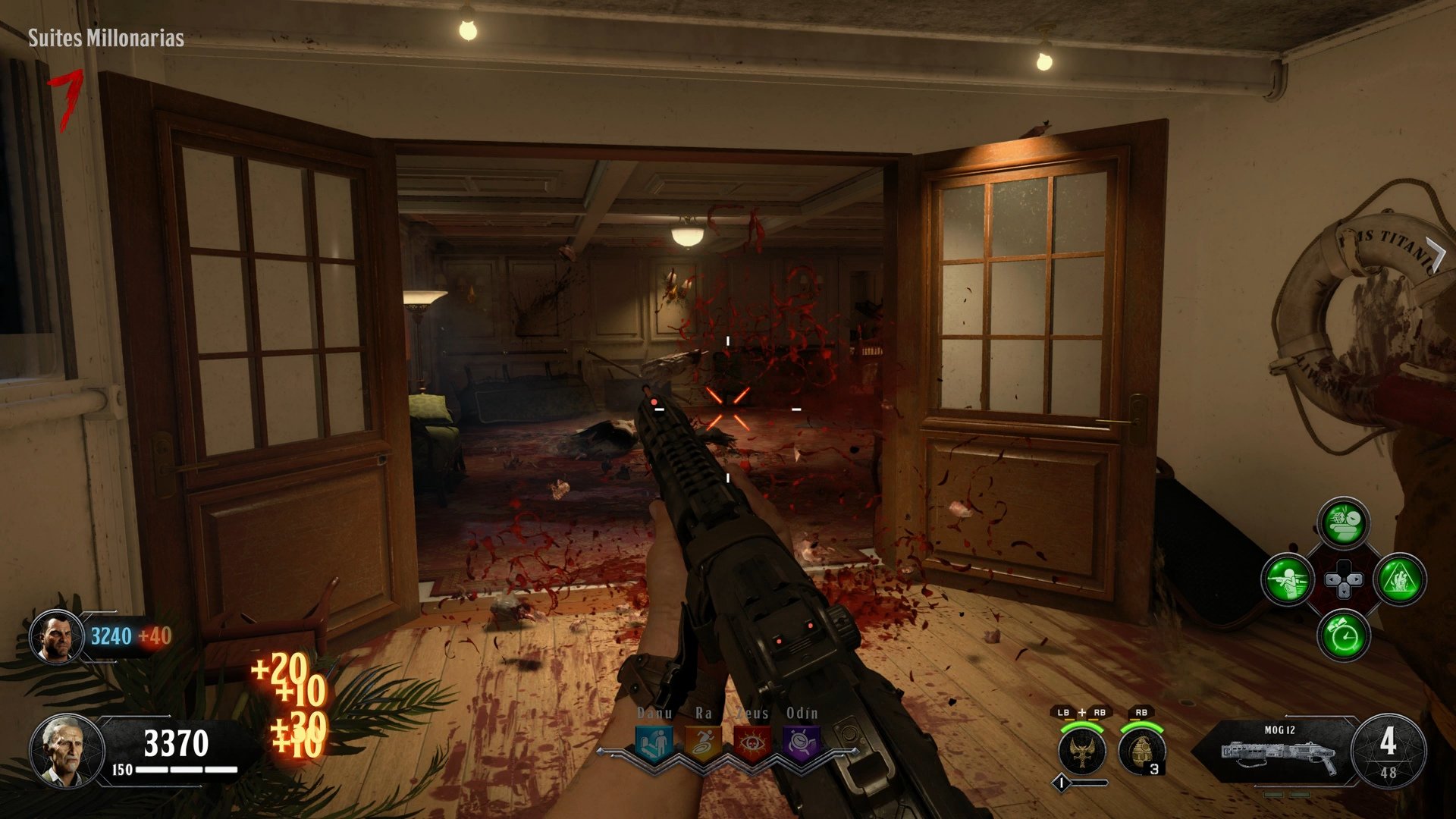1456x819 pixels.
Task: Click the d-pad selector between elixir icons
Action: [x=1342, y=580]
